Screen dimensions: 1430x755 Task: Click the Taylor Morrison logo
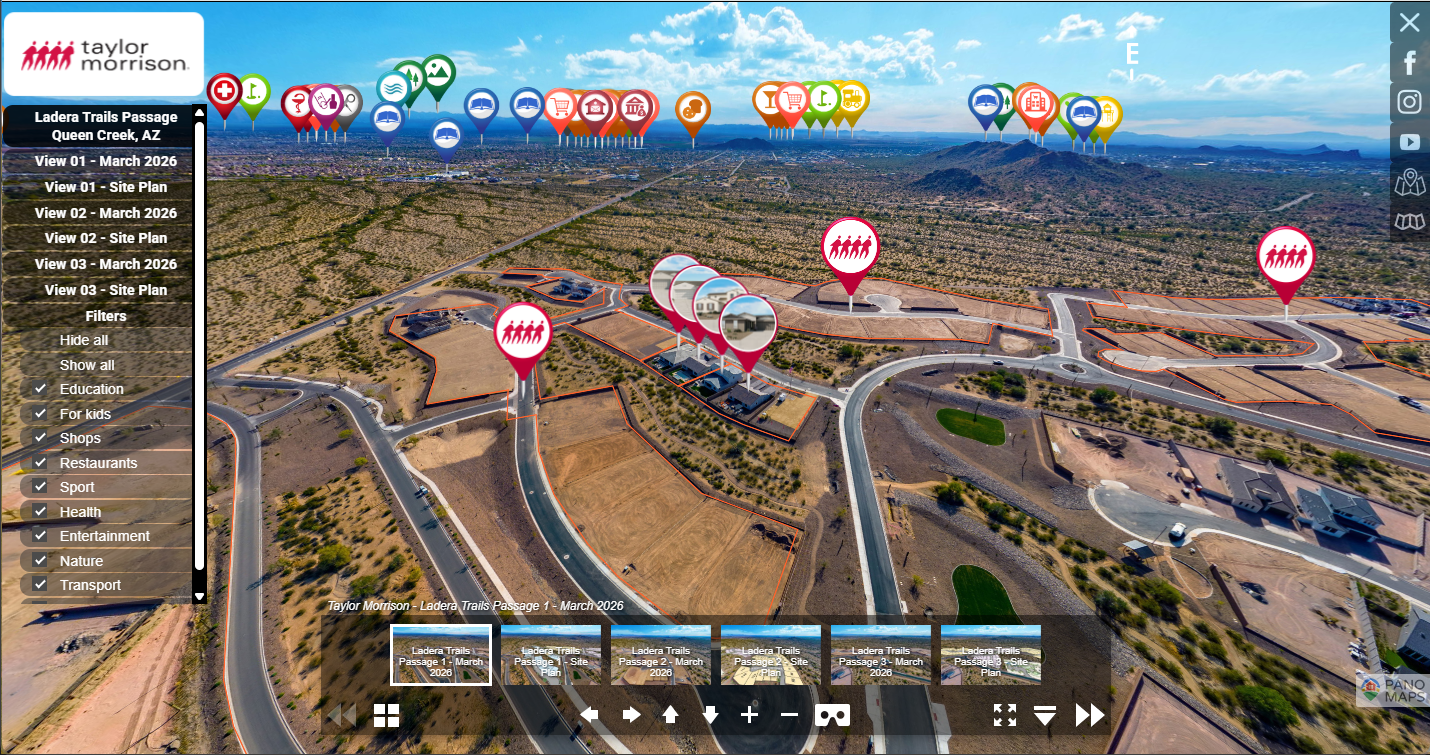click(x=104, y=55)
